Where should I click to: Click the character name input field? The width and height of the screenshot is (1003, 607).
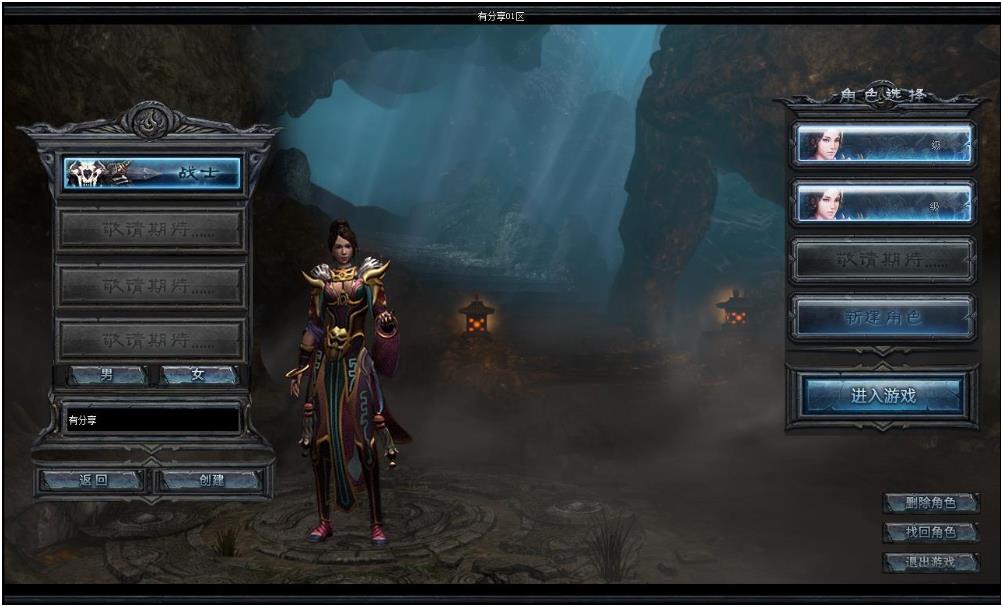152,421
